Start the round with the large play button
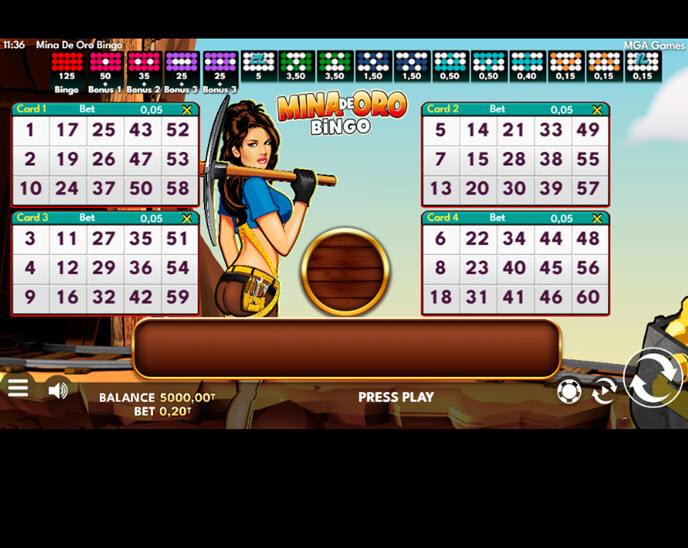 [x=652, y=378]
